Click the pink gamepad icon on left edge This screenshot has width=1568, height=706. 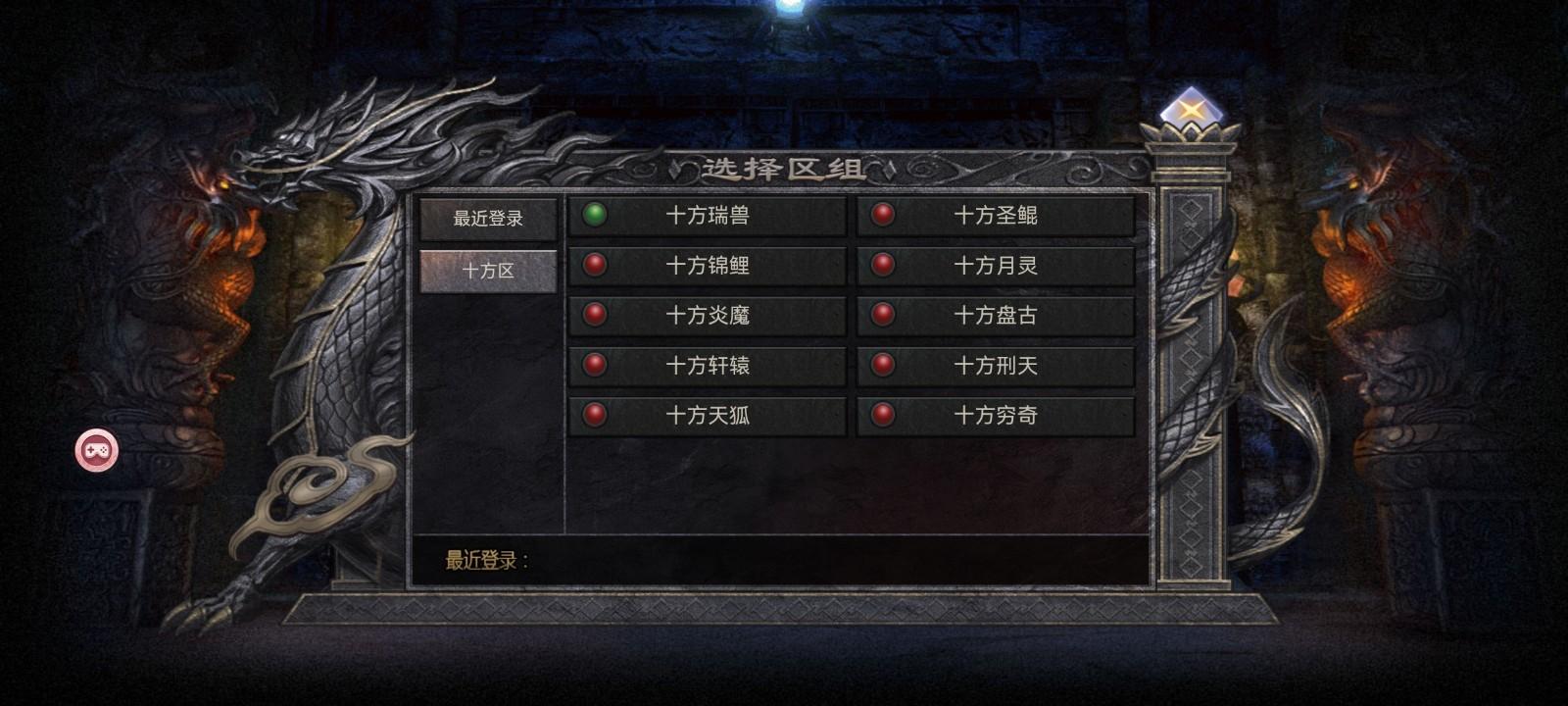(94, 449)
